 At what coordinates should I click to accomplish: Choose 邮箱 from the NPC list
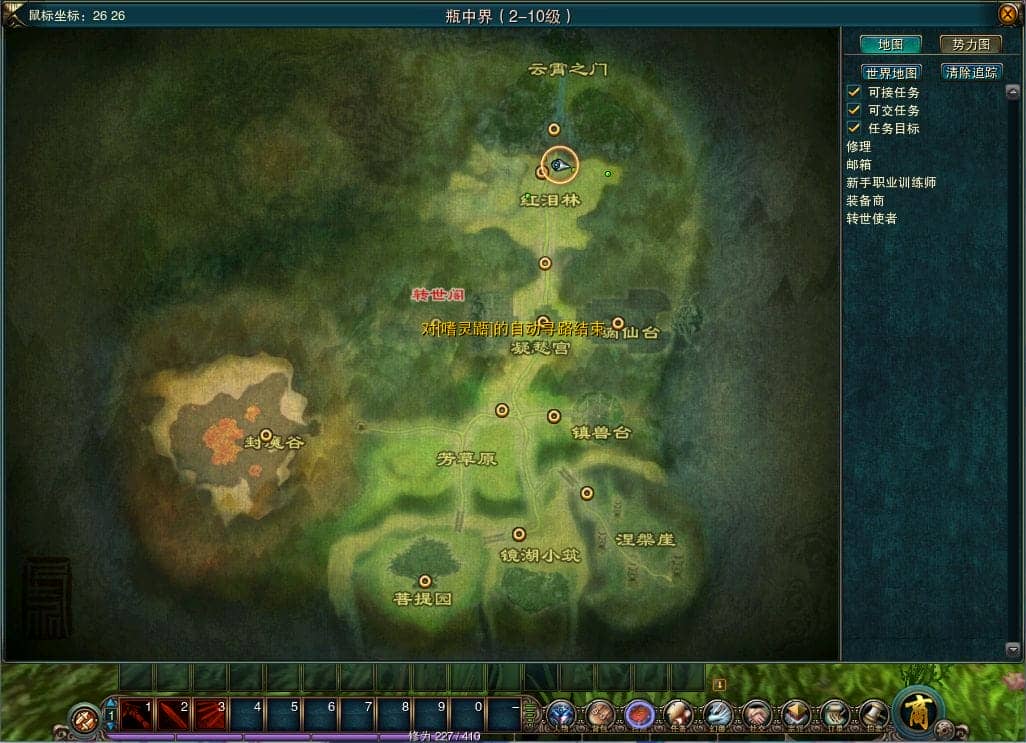(x=859, y=165)
